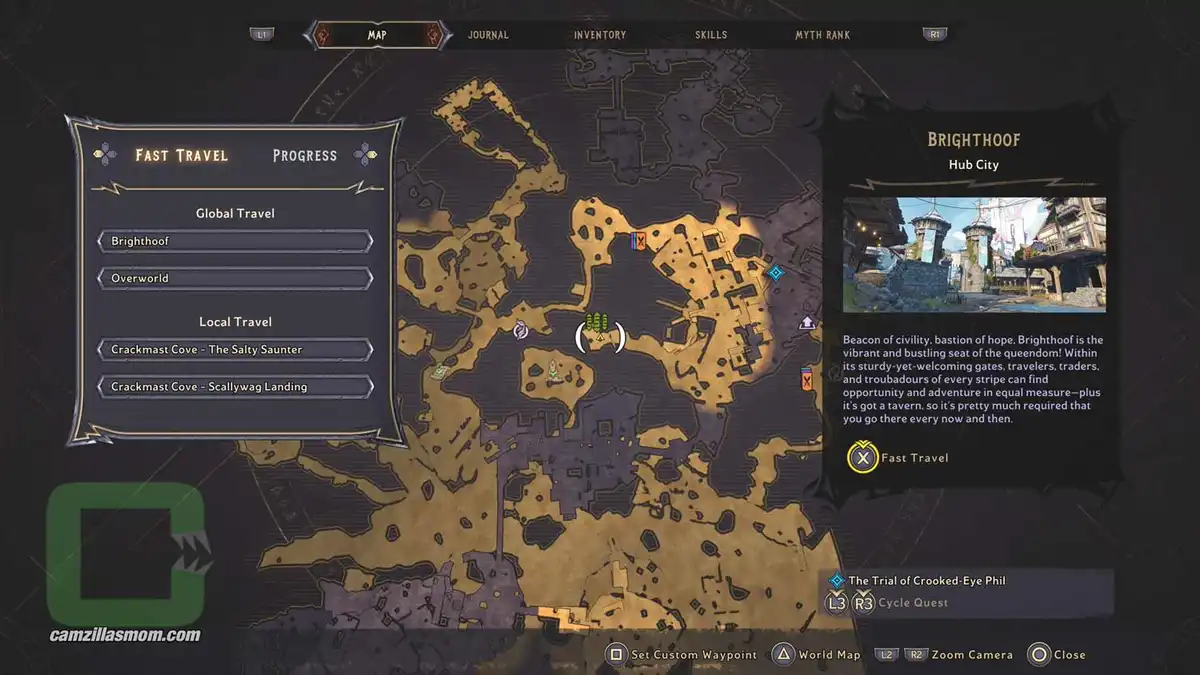Screen dimensions: 1200x675
Task: Choose Overworld travel destination
Action: pyautogui.click(x=236, y=278)
